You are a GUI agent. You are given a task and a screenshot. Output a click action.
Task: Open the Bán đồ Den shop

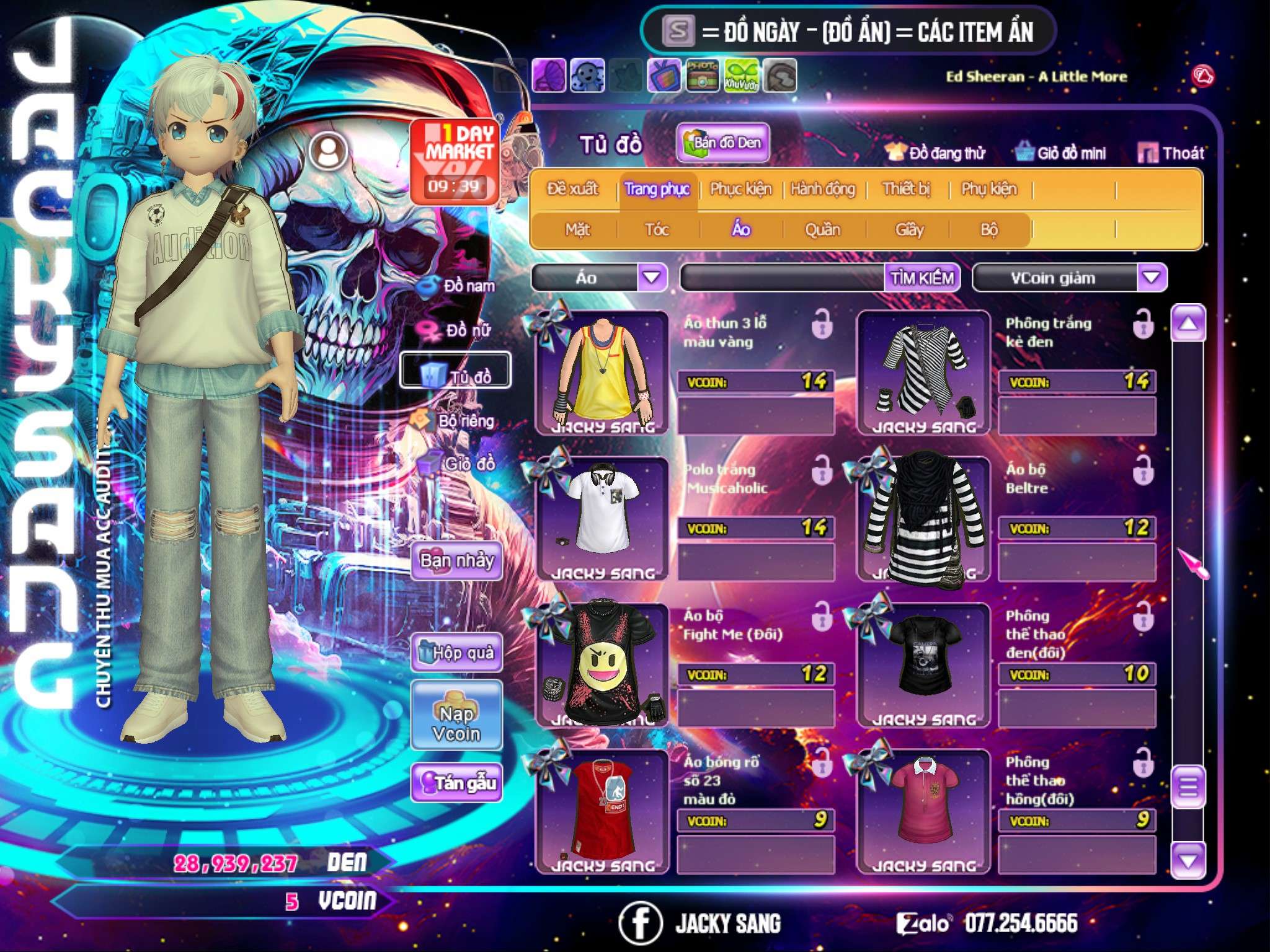tap(722, 143)
